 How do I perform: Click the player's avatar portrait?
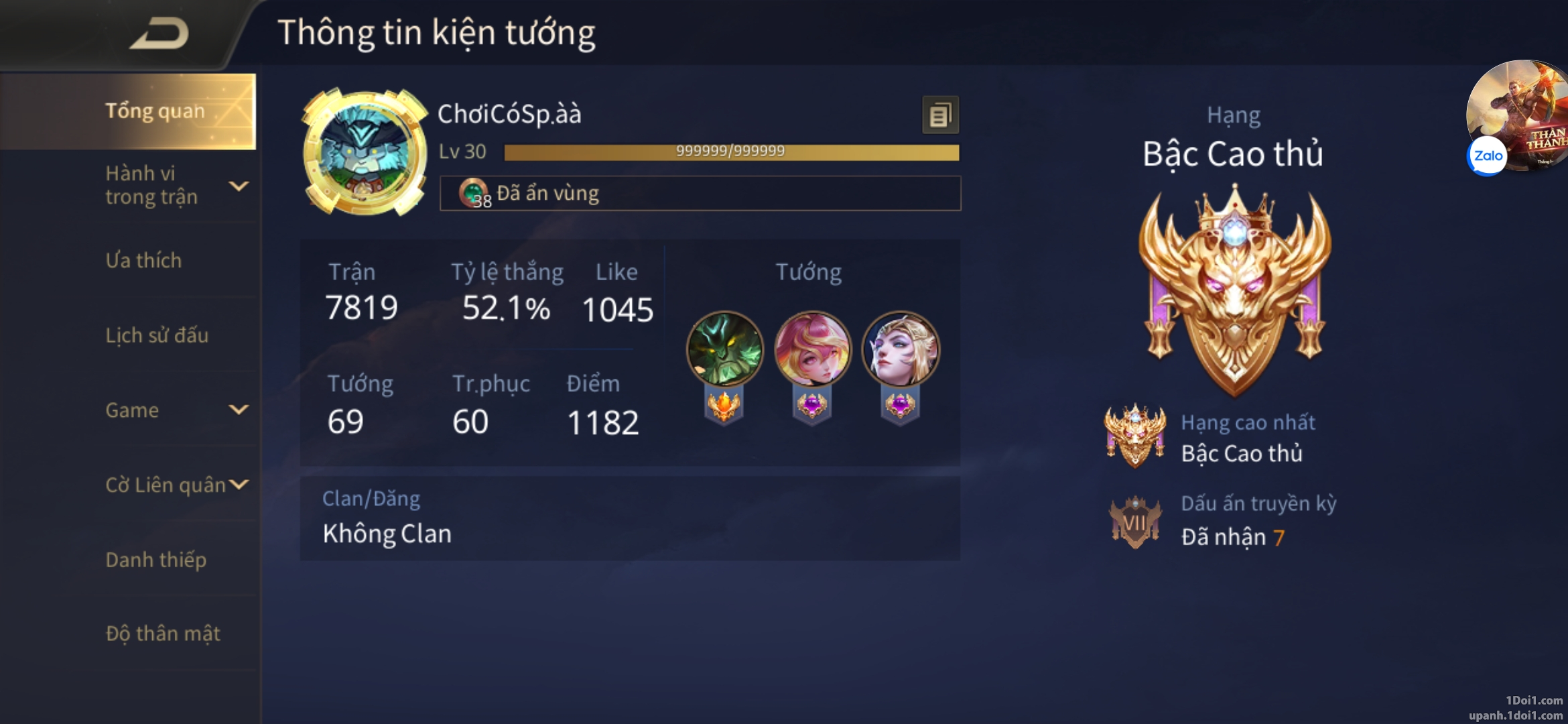(x=365, y=153)
